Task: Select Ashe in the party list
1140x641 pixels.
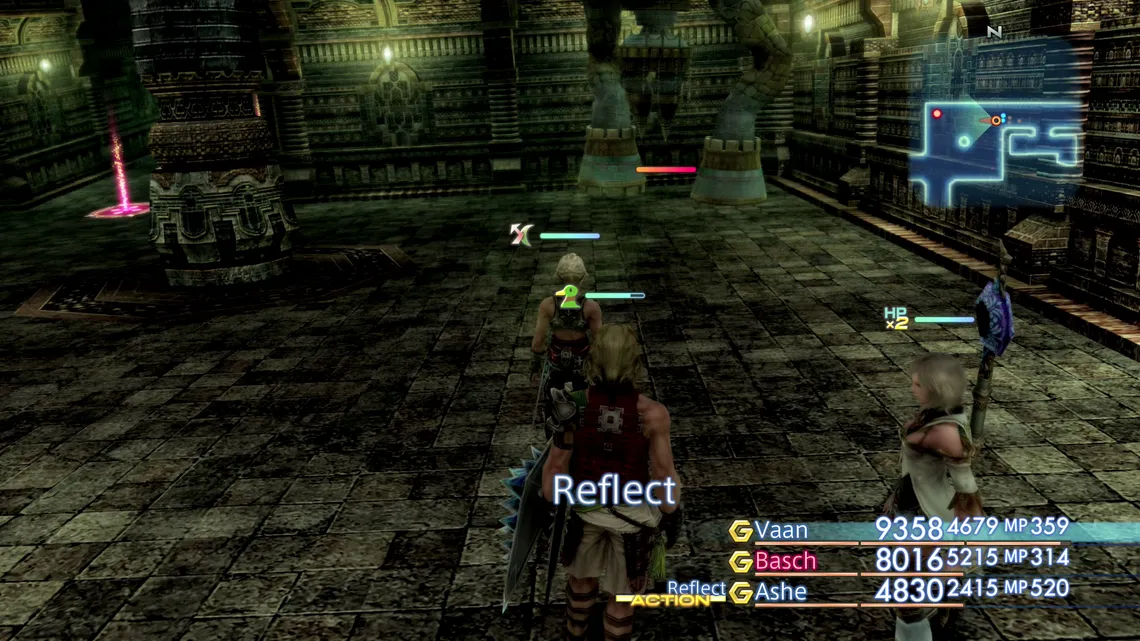Action: pos(781,592)
